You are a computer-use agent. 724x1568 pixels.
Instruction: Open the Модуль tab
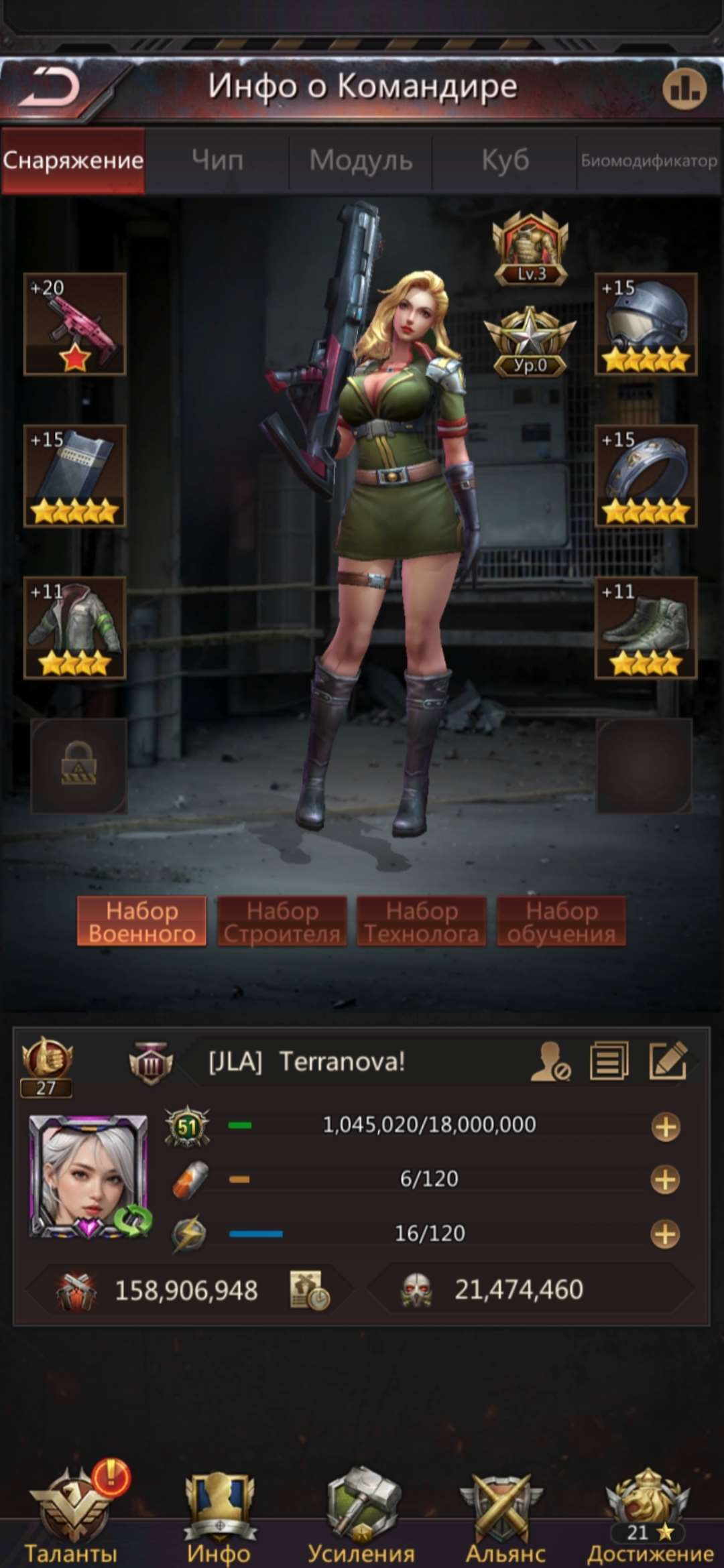[x=361, y=161]
